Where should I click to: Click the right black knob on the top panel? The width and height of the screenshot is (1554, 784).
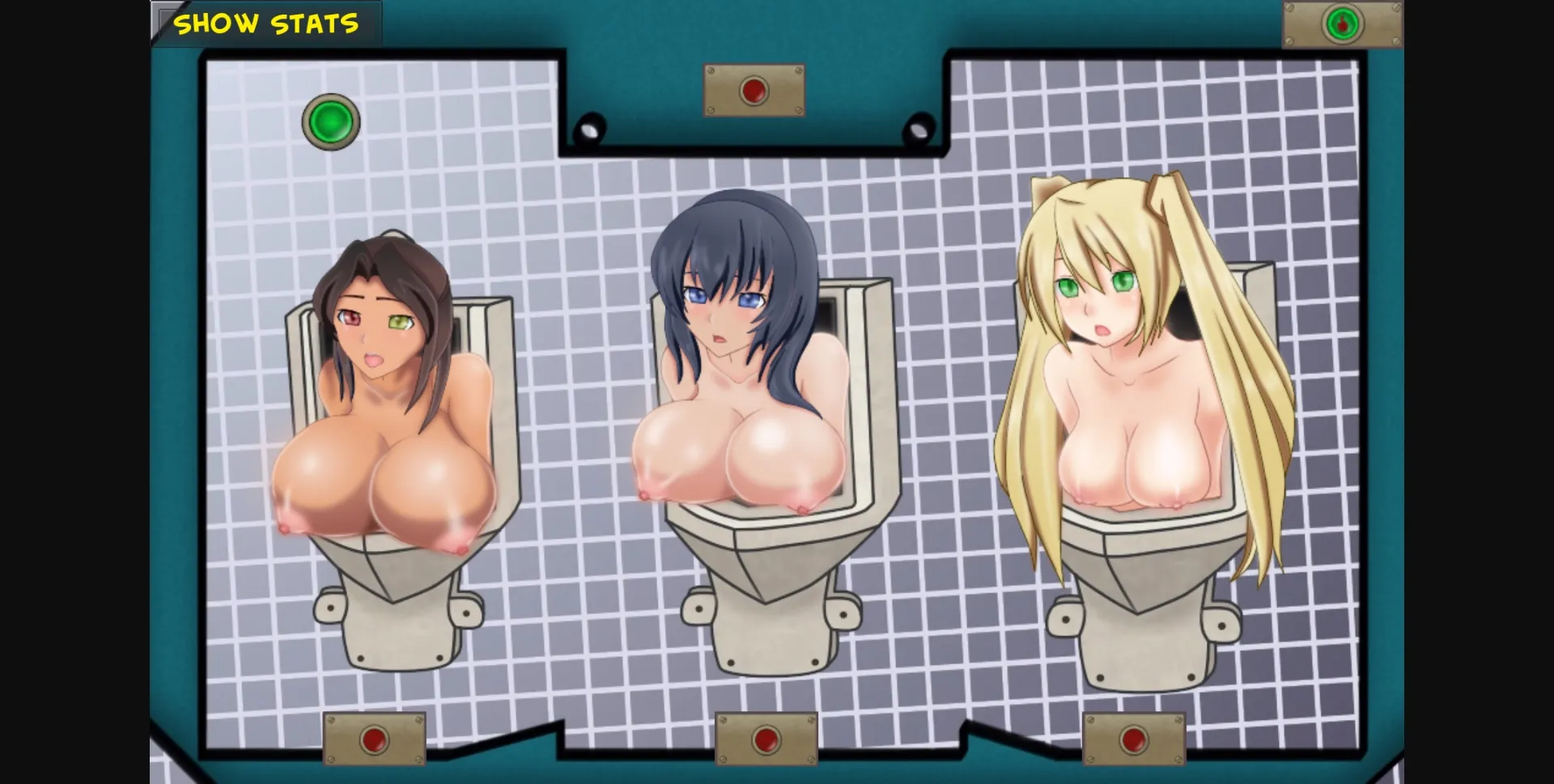pyautogui.click(x=919, y=127)
